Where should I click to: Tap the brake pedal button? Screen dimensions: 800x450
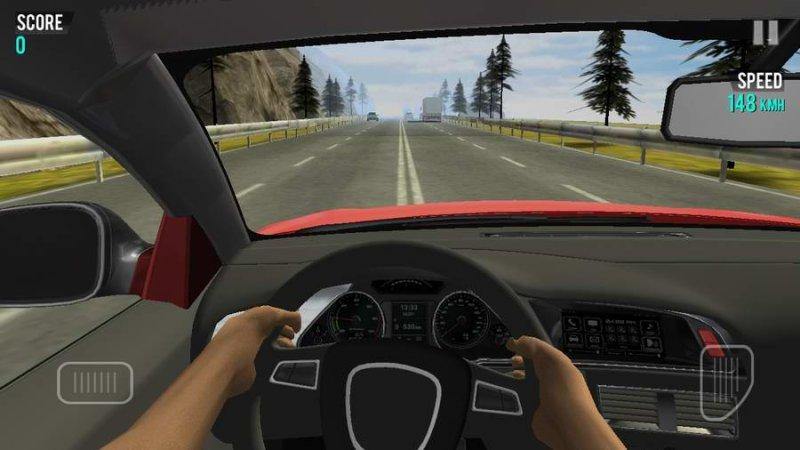pos(95,382)
